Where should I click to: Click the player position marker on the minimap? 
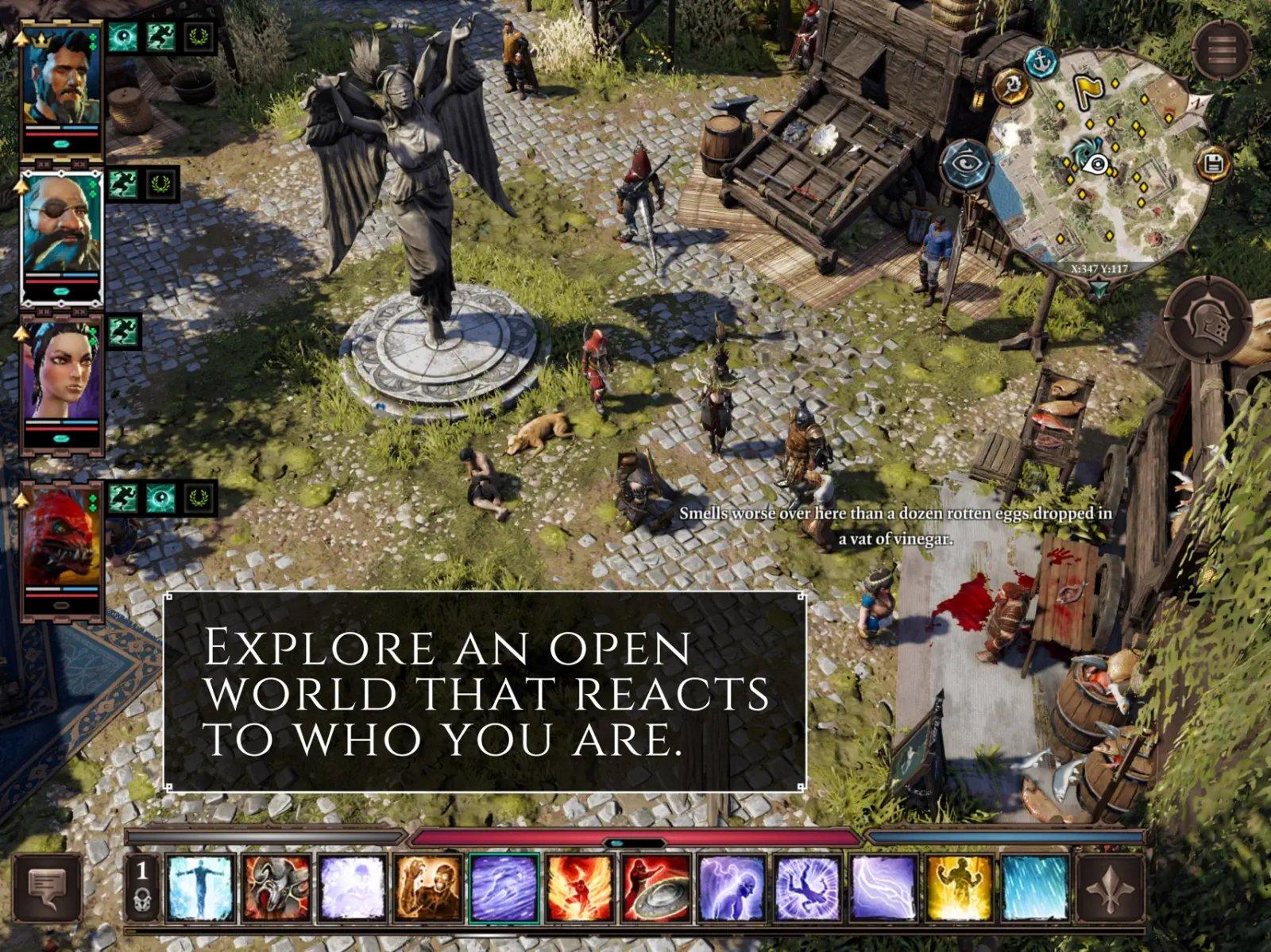(x=1099, y=164)
